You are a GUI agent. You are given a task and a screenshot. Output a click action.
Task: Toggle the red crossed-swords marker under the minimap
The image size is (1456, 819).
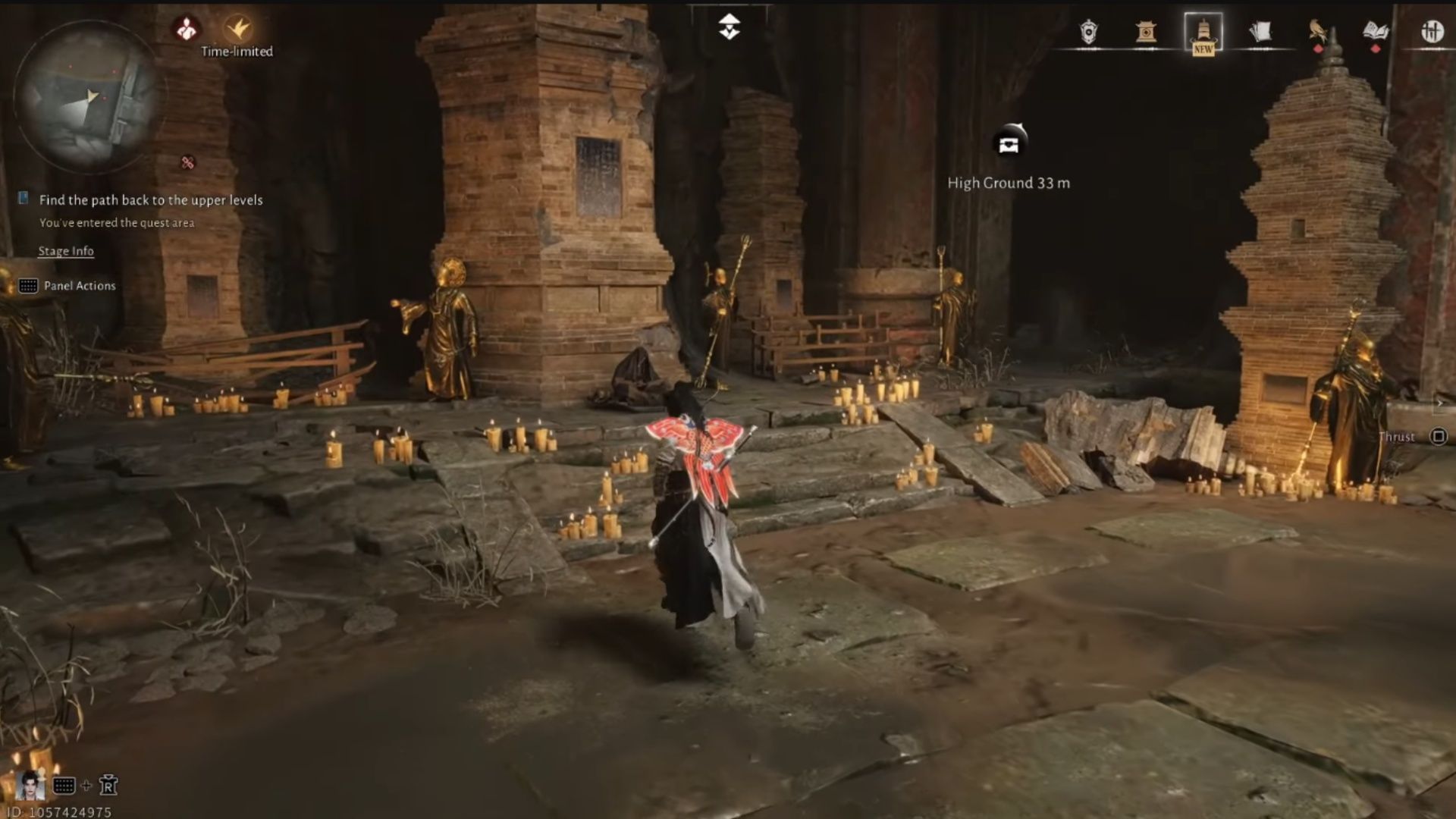point(188,161)
